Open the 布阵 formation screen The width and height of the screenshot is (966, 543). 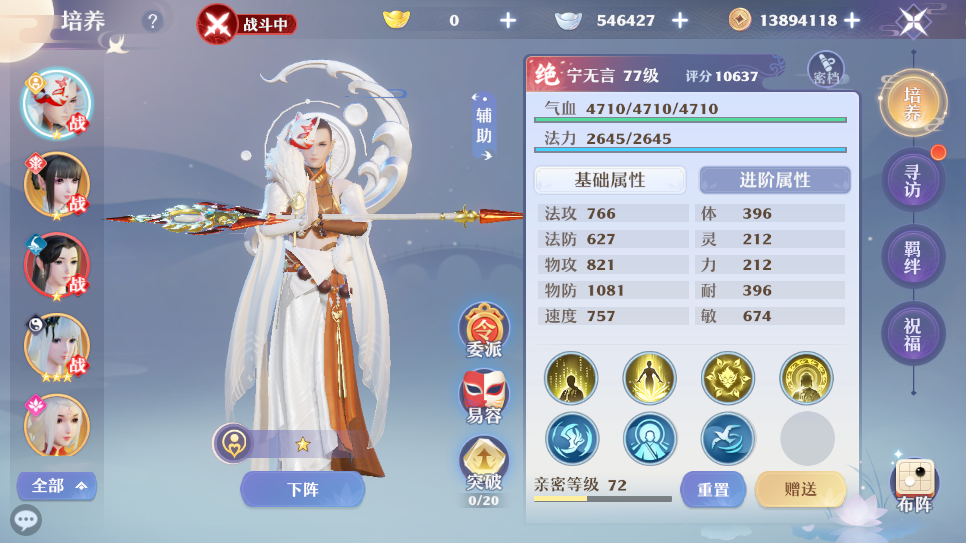click(x=914, y=485)
